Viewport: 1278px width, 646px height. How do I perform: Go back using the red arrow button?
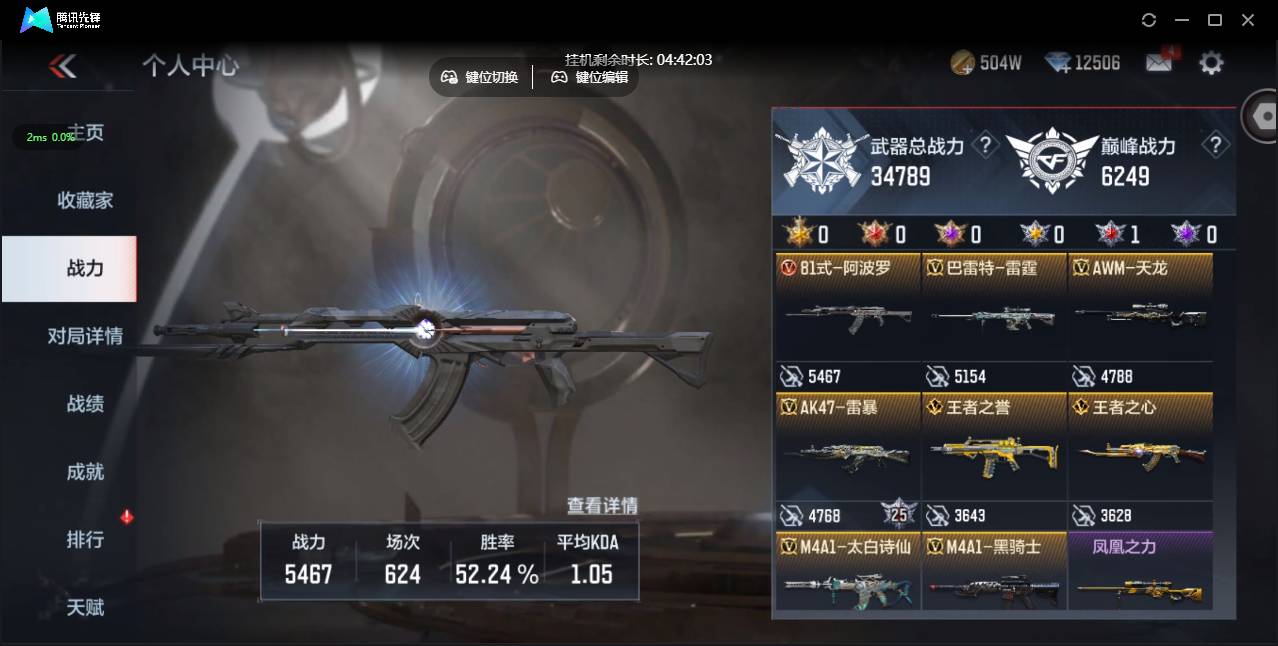[62, 66]
